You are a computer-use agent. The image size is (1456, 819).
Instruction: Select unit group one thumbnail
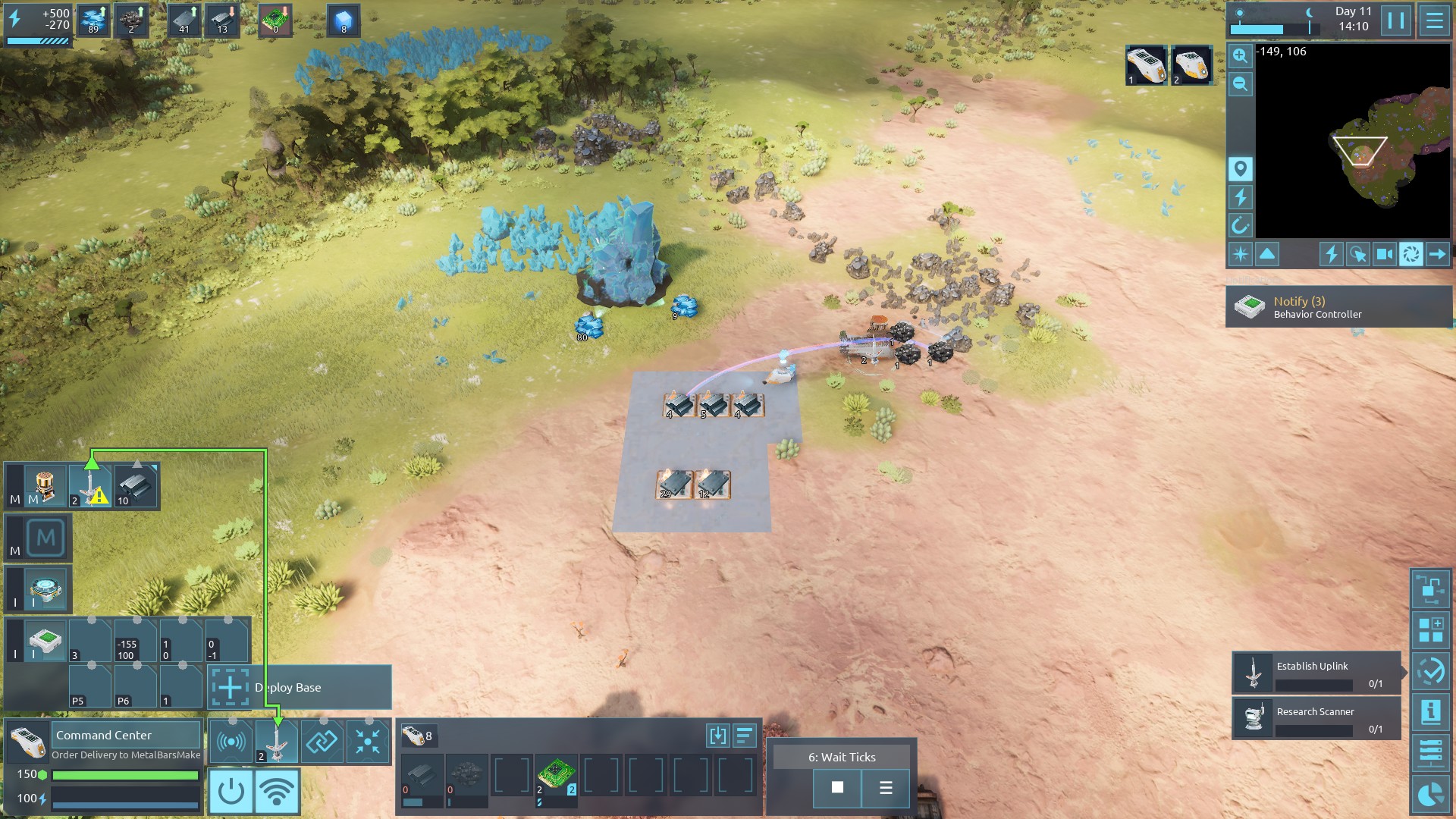coord(1146,65)
